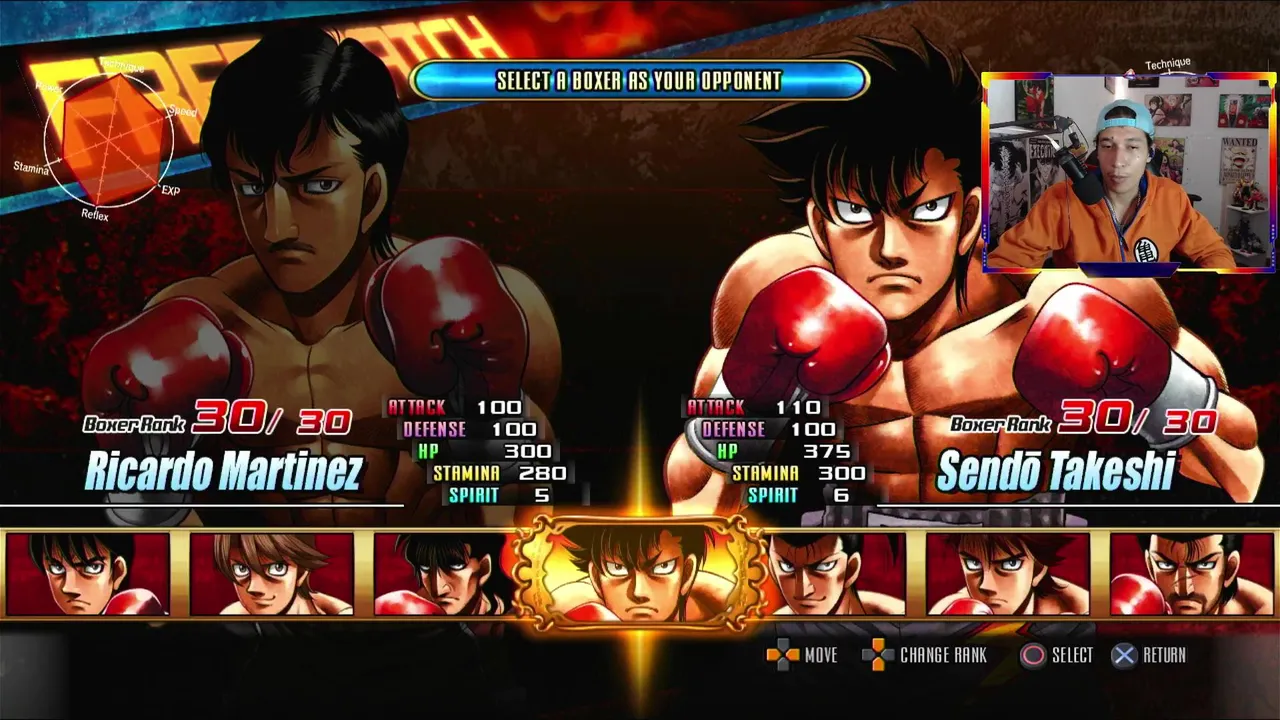Screen dimensions: 1280x720
Task: Select the long-haired shadowy-faced boxer portrait
Action: pyautogui.click(x=440, y=576)
